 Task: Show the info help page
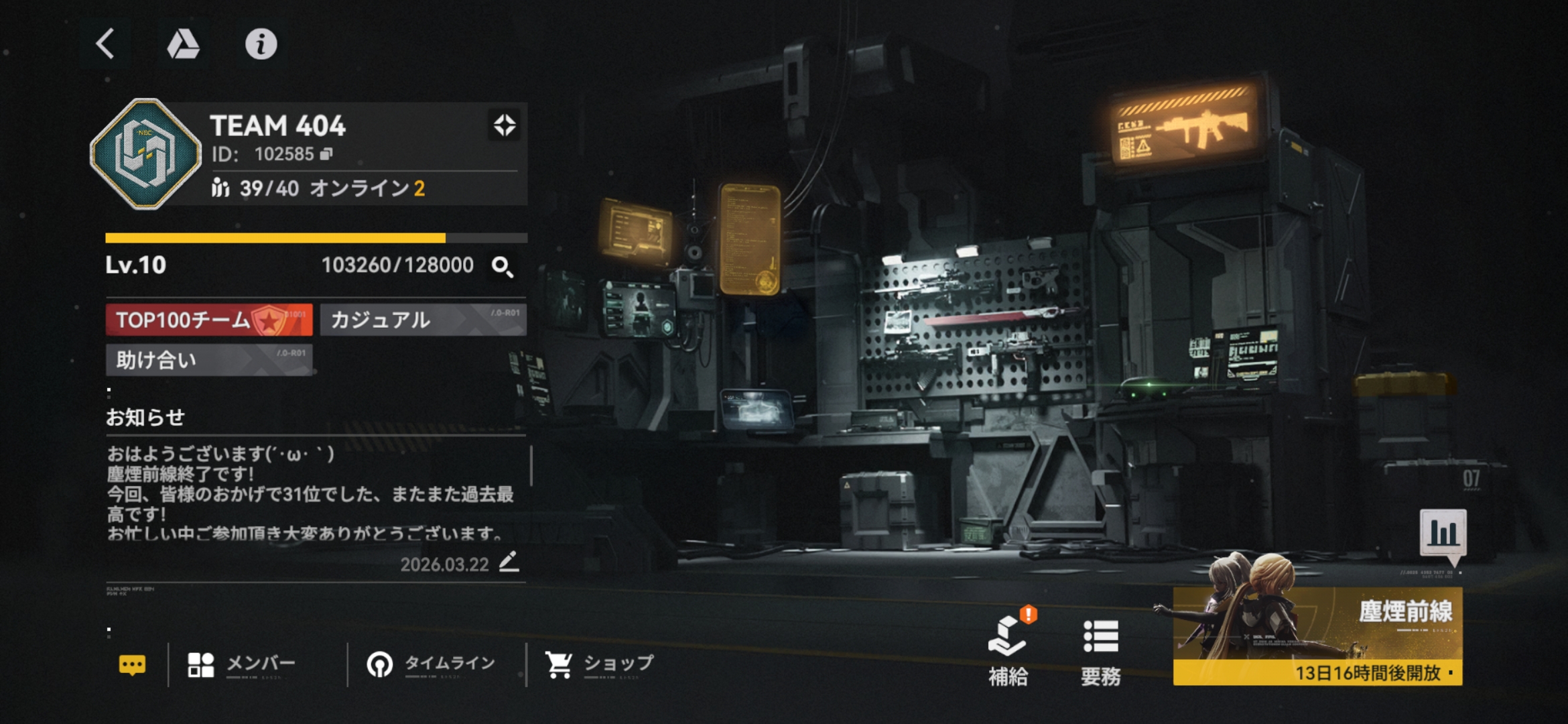click(x=261, y=44)
